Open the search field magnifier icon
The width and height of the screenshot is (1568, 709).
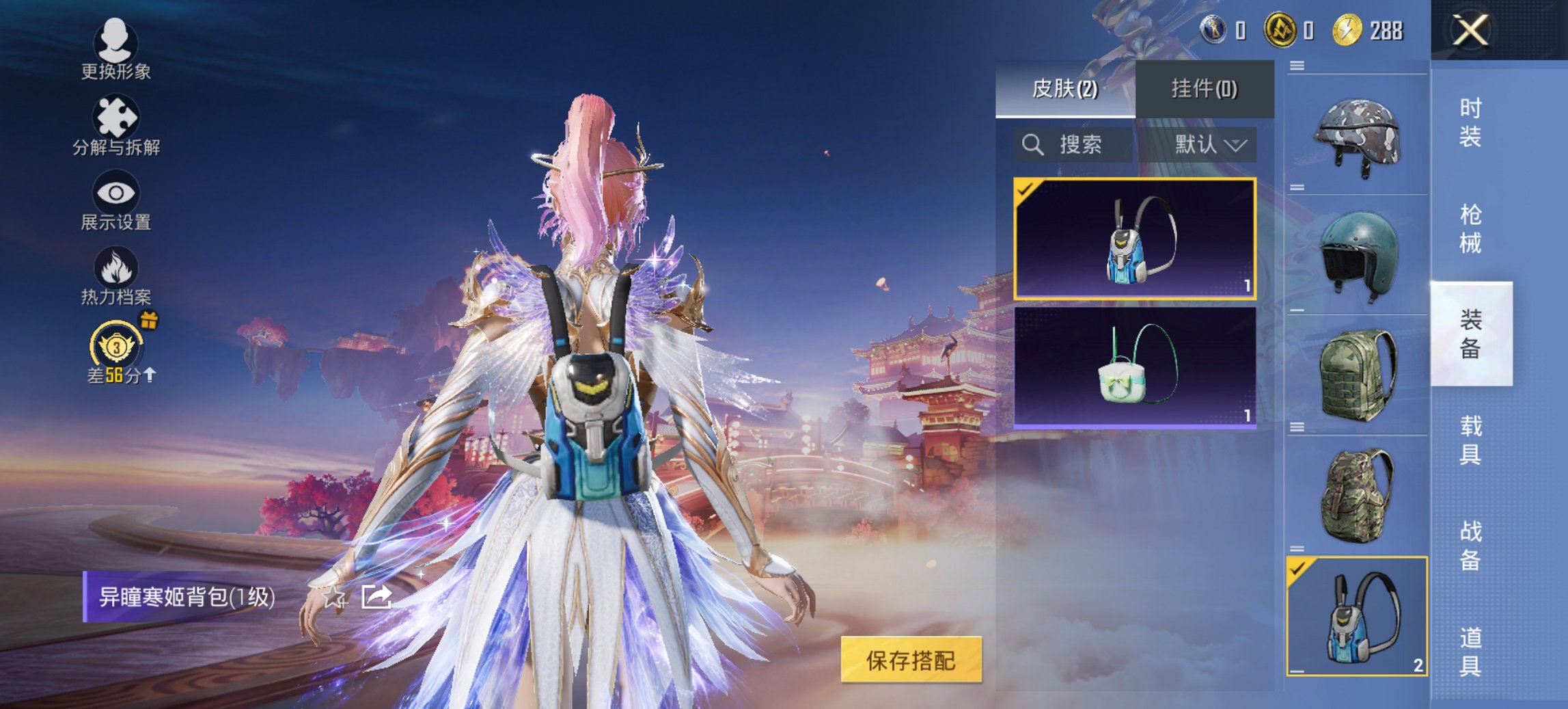click(x=1032, y=145)
